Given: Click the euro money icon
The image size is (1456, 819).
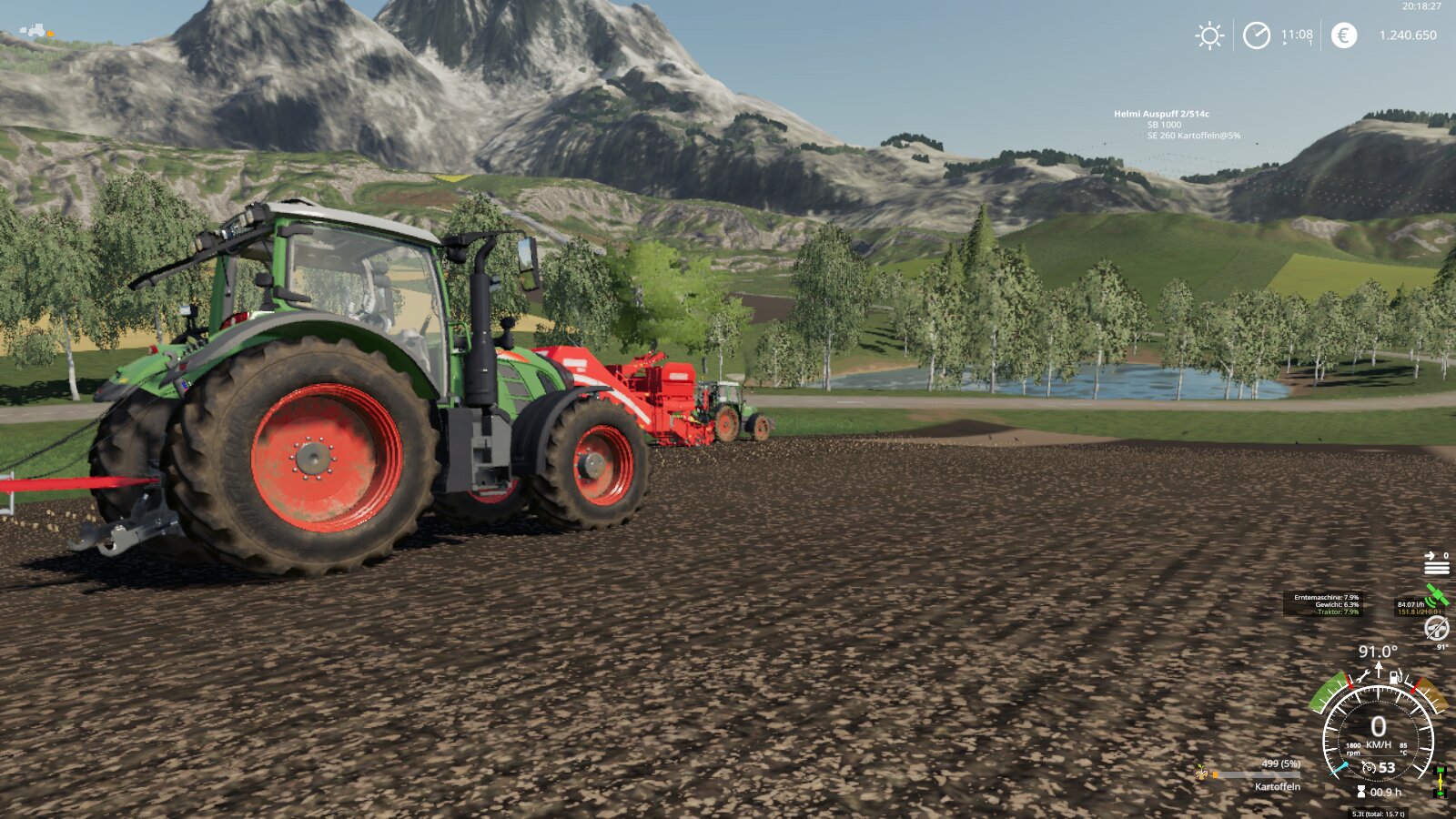Looking at the screenshot, I should (1344, 35).
